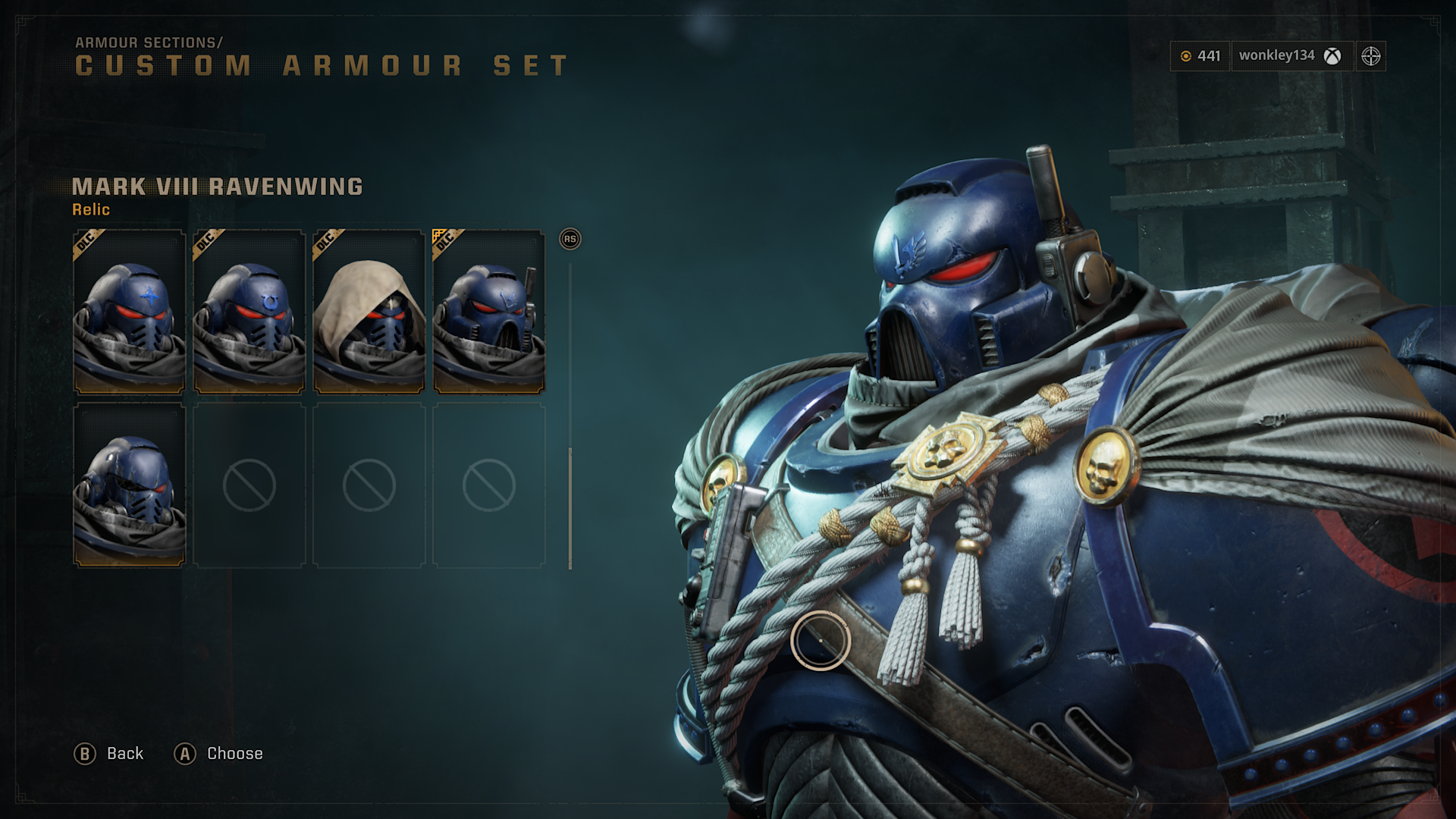Image resolution: width=1456 pixels, height=819 pixels.
Task: Equip the battle-damaged helmet with broken eye
Action: coord(129,485)
